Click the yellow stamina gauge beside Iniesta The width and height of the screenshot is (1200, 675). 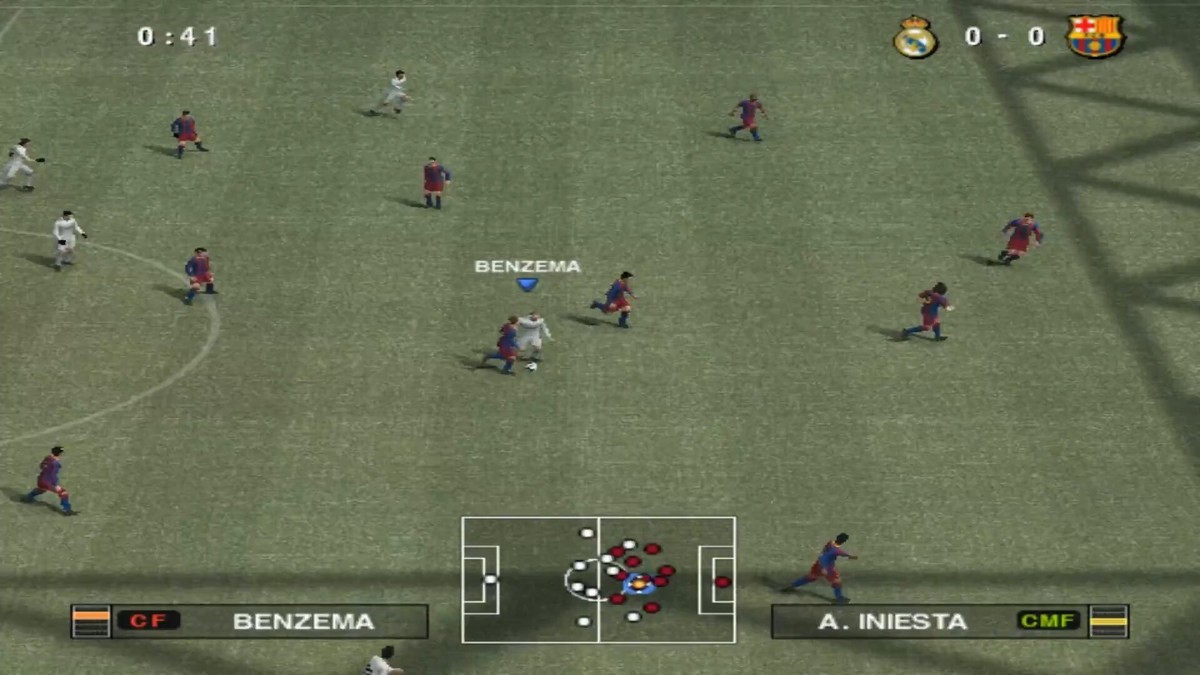pyautogui.click(x=1109, y=621)
